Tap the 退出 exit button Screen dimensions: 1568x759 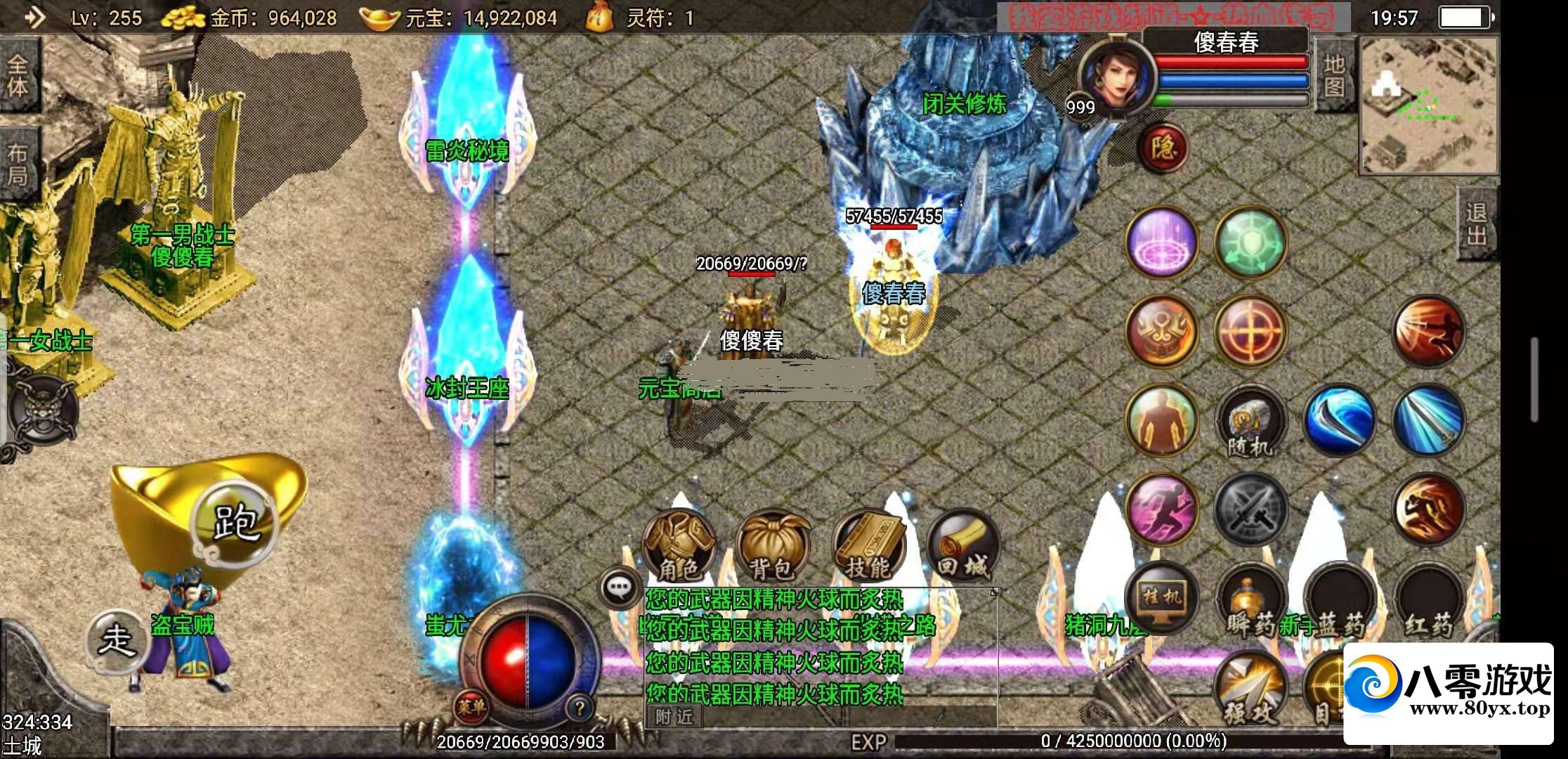(x=1476, y=224)
